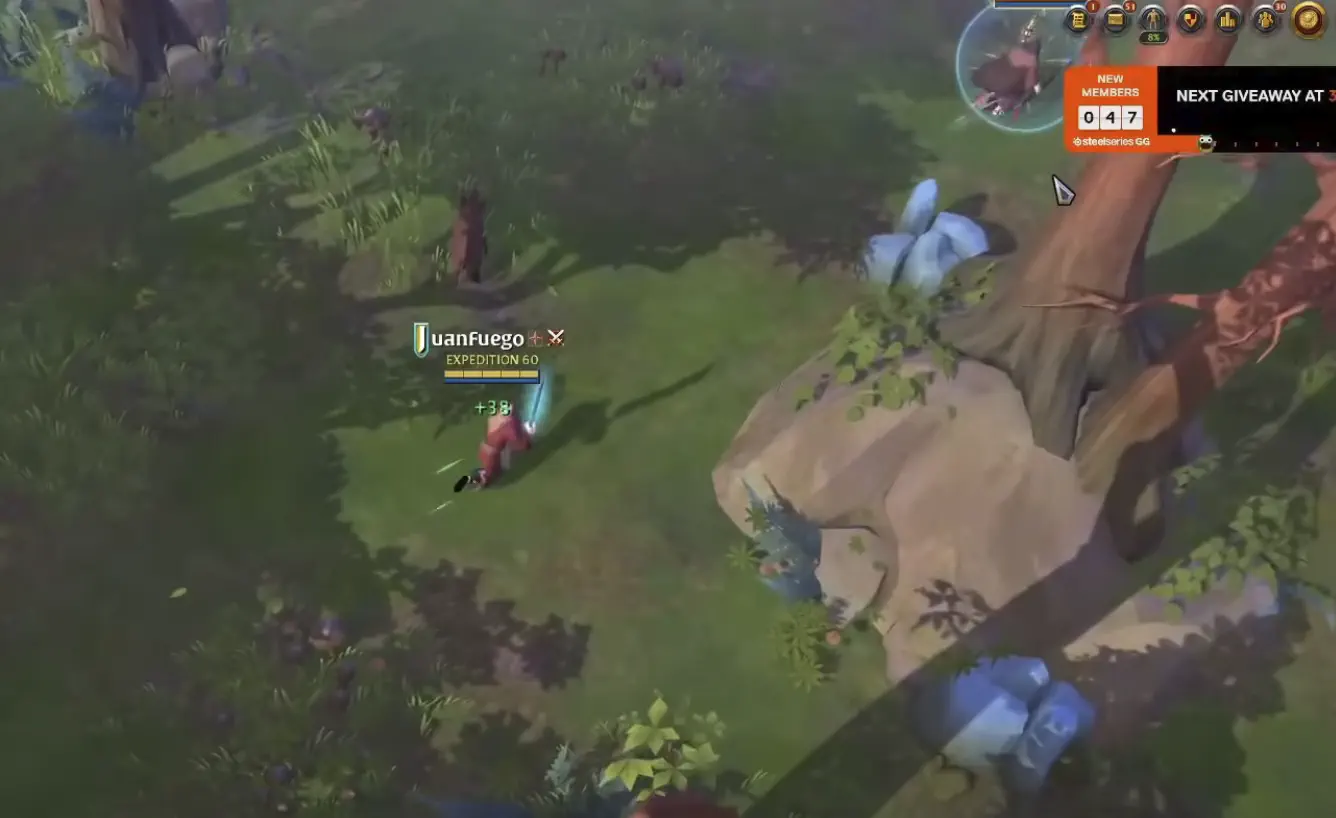This screenshot has height=818, width=1336.
Task: Click the crossed-swords icon beside JuanFuego's name
Action: click(555, 338)
